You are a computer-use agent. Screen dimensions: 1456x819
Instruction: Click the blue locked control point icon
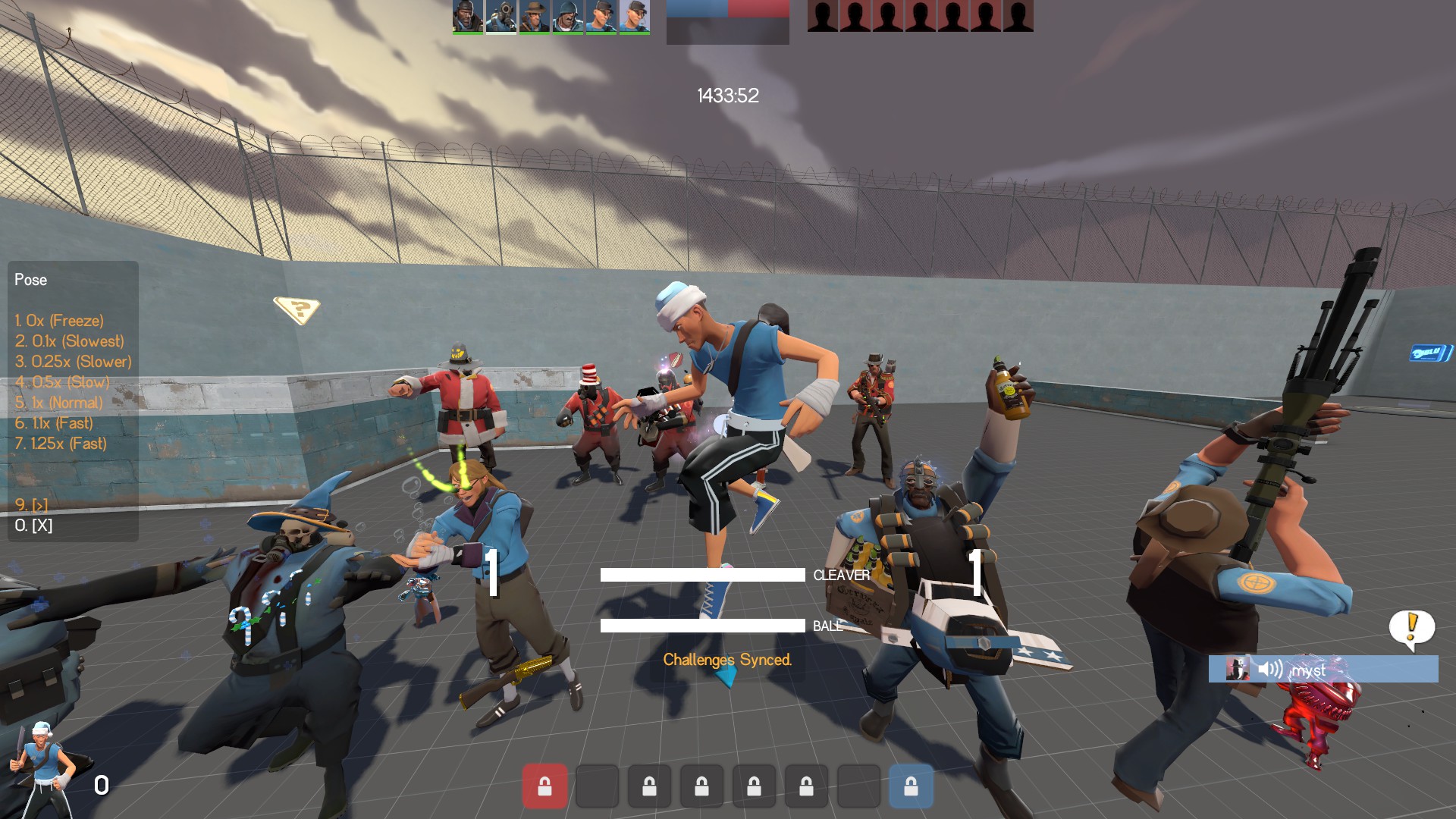click(911, 786)
